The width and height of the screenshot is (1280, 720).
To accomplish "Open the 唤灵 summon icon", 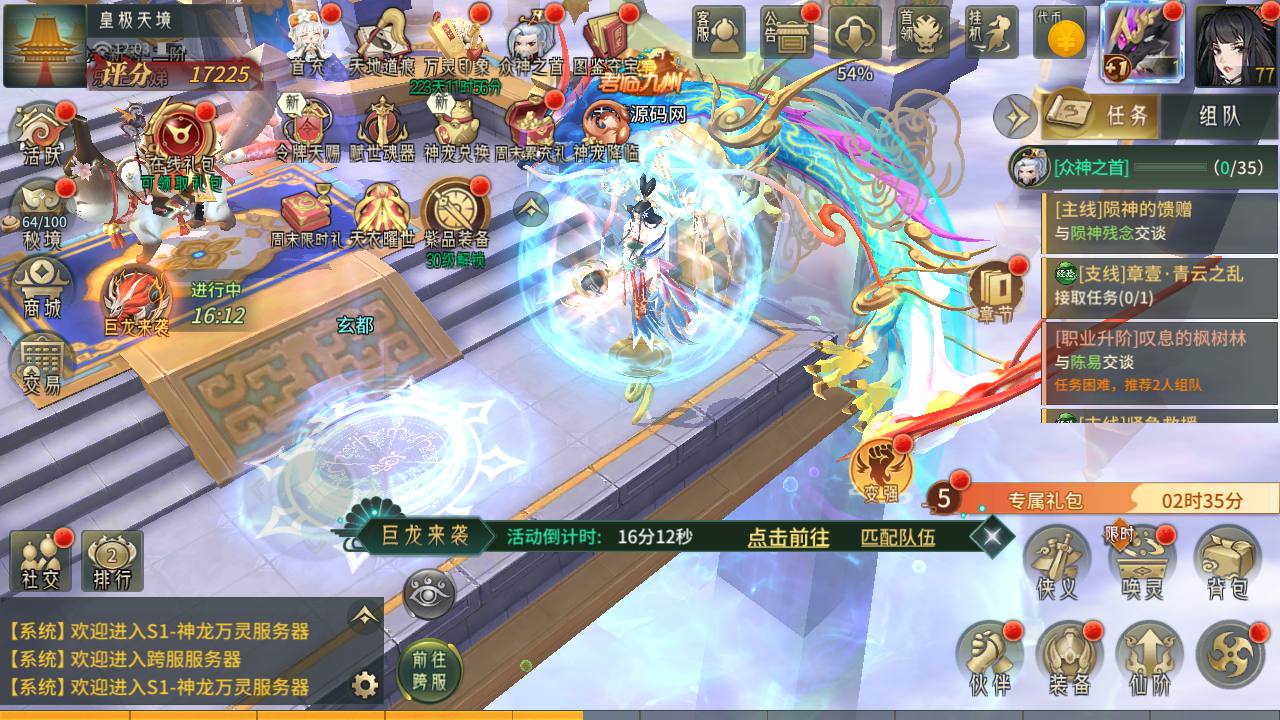I will [x=1142, y=562].
